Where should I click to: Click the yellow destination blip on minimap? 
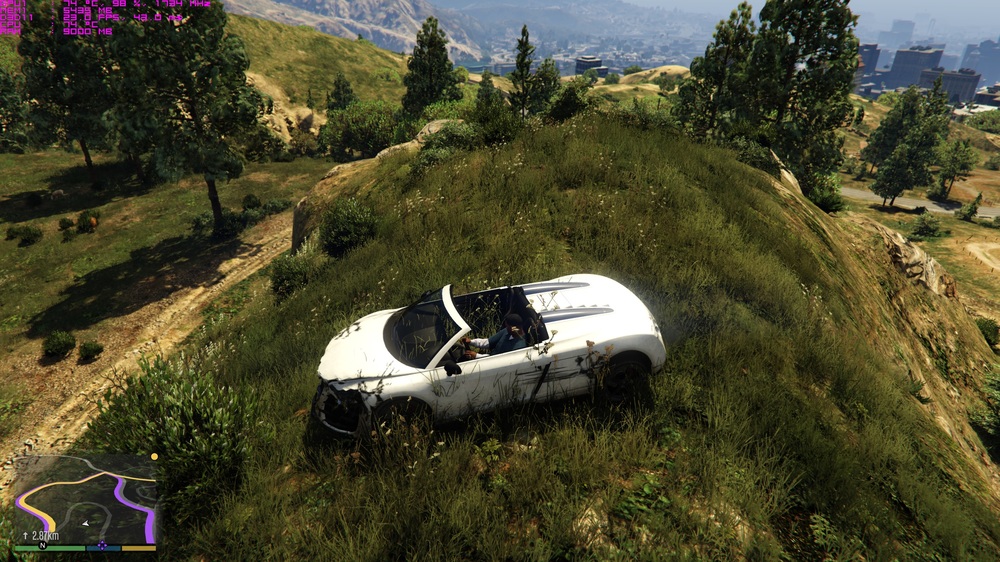pos(154,456)
